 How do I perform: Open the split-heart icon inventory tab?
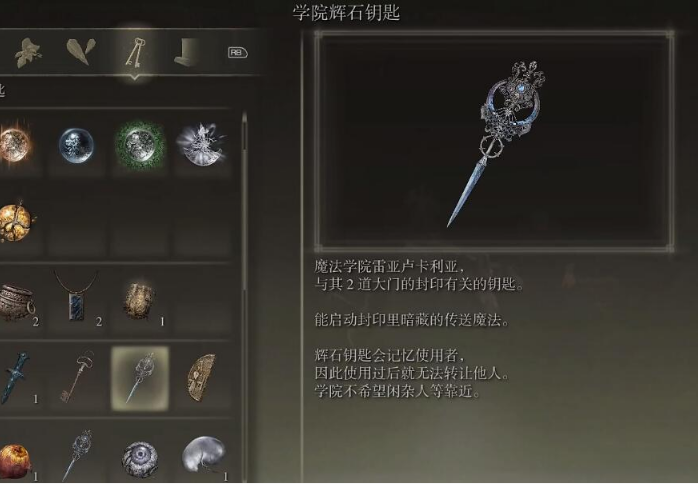tap(81, 51)
